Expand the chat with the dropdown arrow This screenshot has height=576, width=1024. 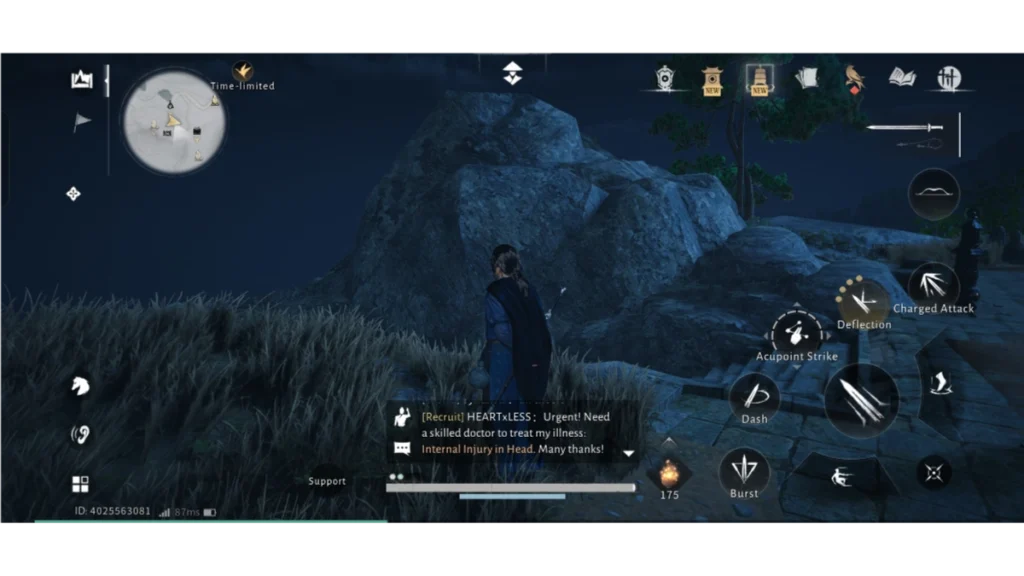tap(628, 453)
